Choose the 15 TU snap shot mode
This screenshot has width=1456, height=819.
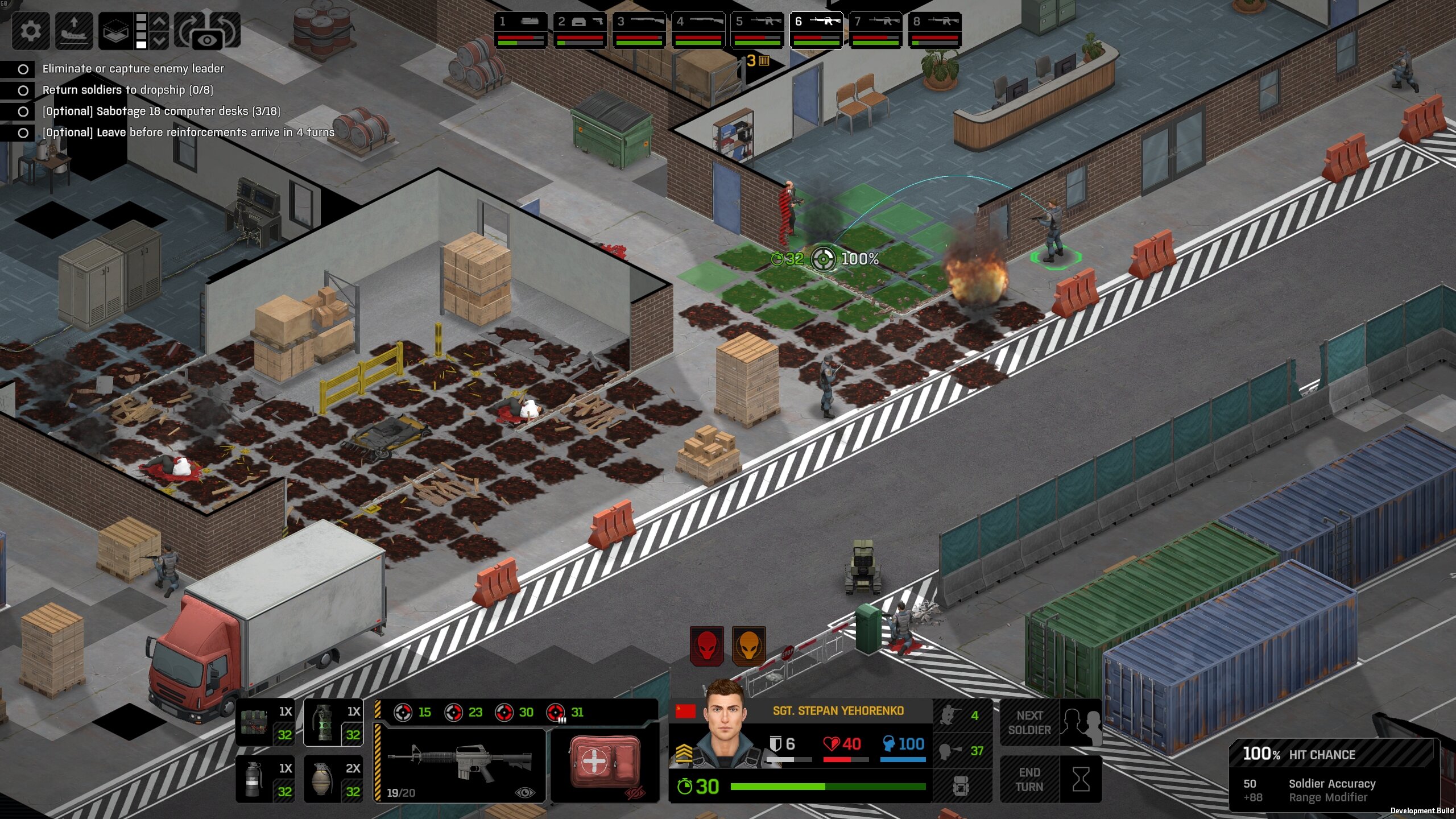tap(413, 712)
